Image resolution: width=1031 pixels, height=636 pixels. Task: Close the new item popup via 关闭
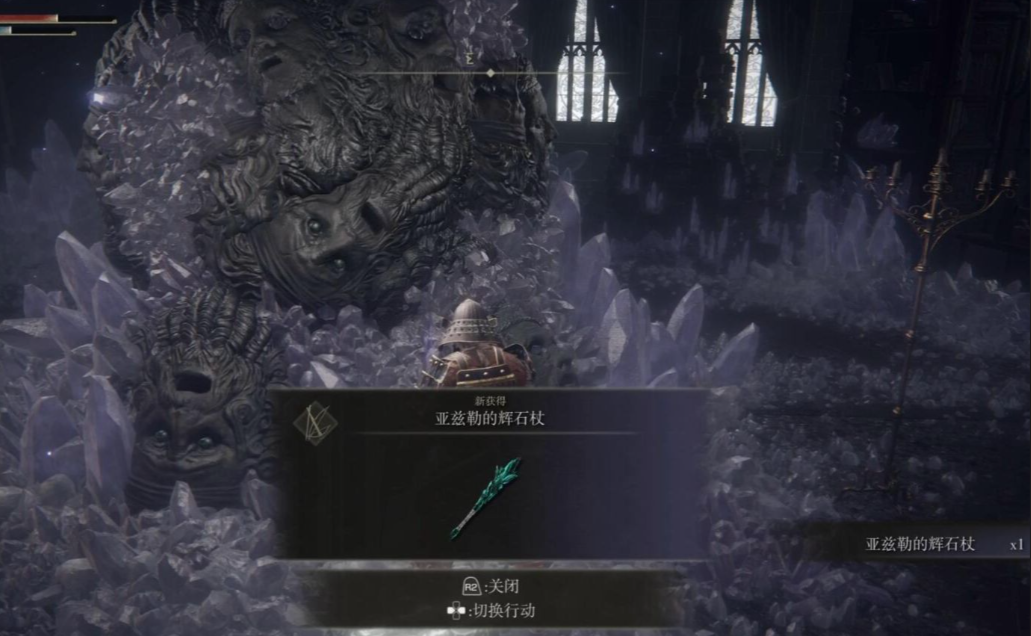pyautogui.click(x=498, y=587)
